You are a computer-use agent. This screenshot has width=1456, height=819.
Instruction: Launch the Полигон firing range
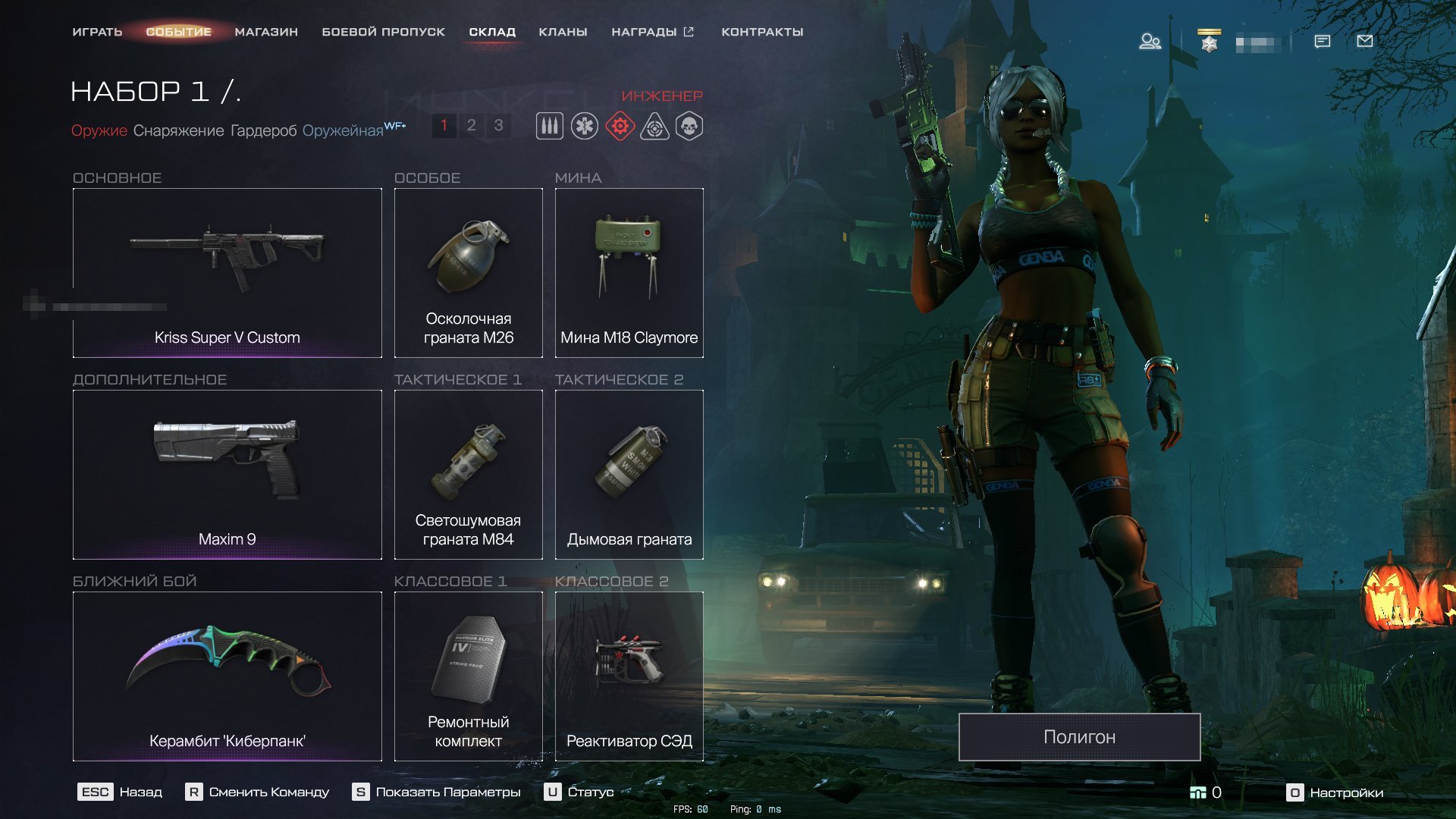pyautogui.click(x=1079, y=737)
